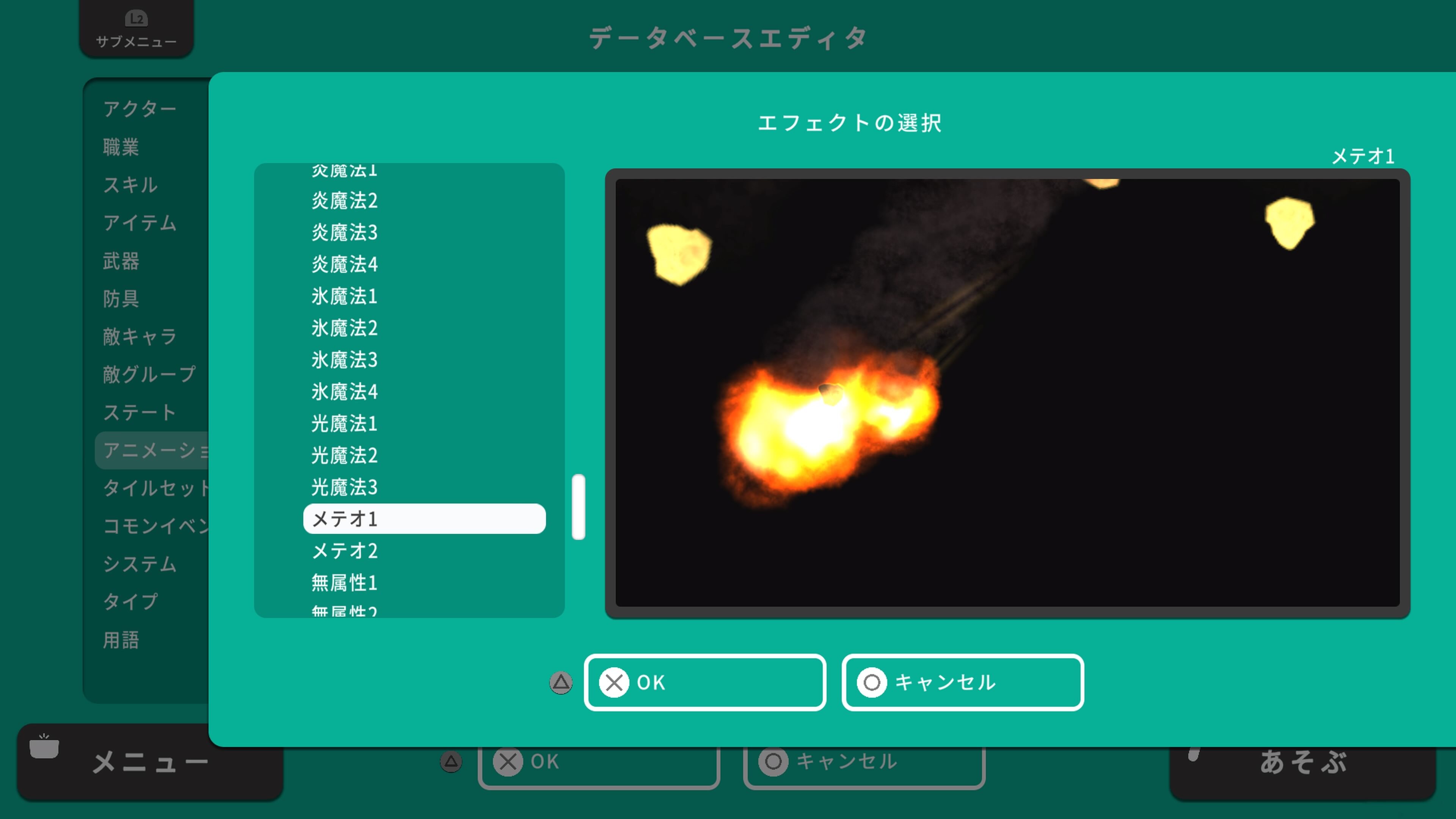This screenshot has height=819, width=1456.
Task: Select the 炎魔法2 effect
Action: click(x=344, y=201)
